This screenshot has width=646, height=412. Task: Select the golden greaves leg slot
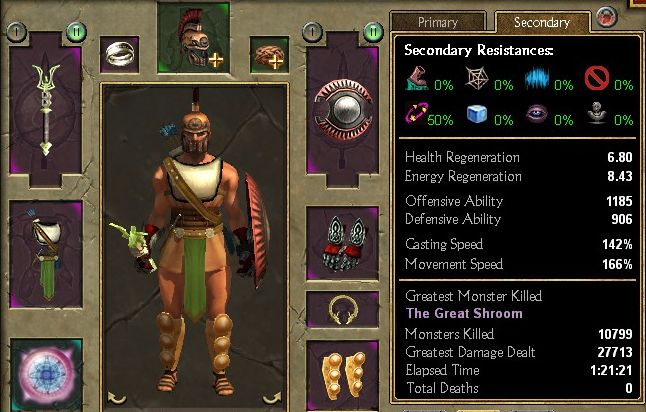point(342,372)
